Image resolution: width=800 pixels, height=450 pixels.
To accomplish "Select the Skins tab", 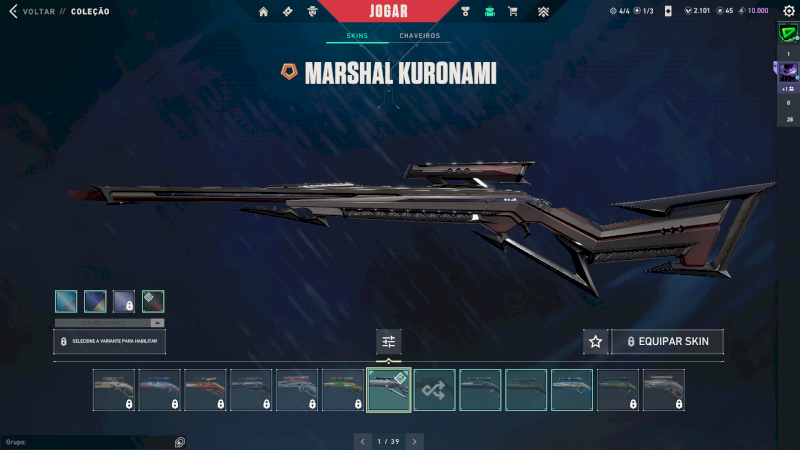I will (x=357, y=36).
